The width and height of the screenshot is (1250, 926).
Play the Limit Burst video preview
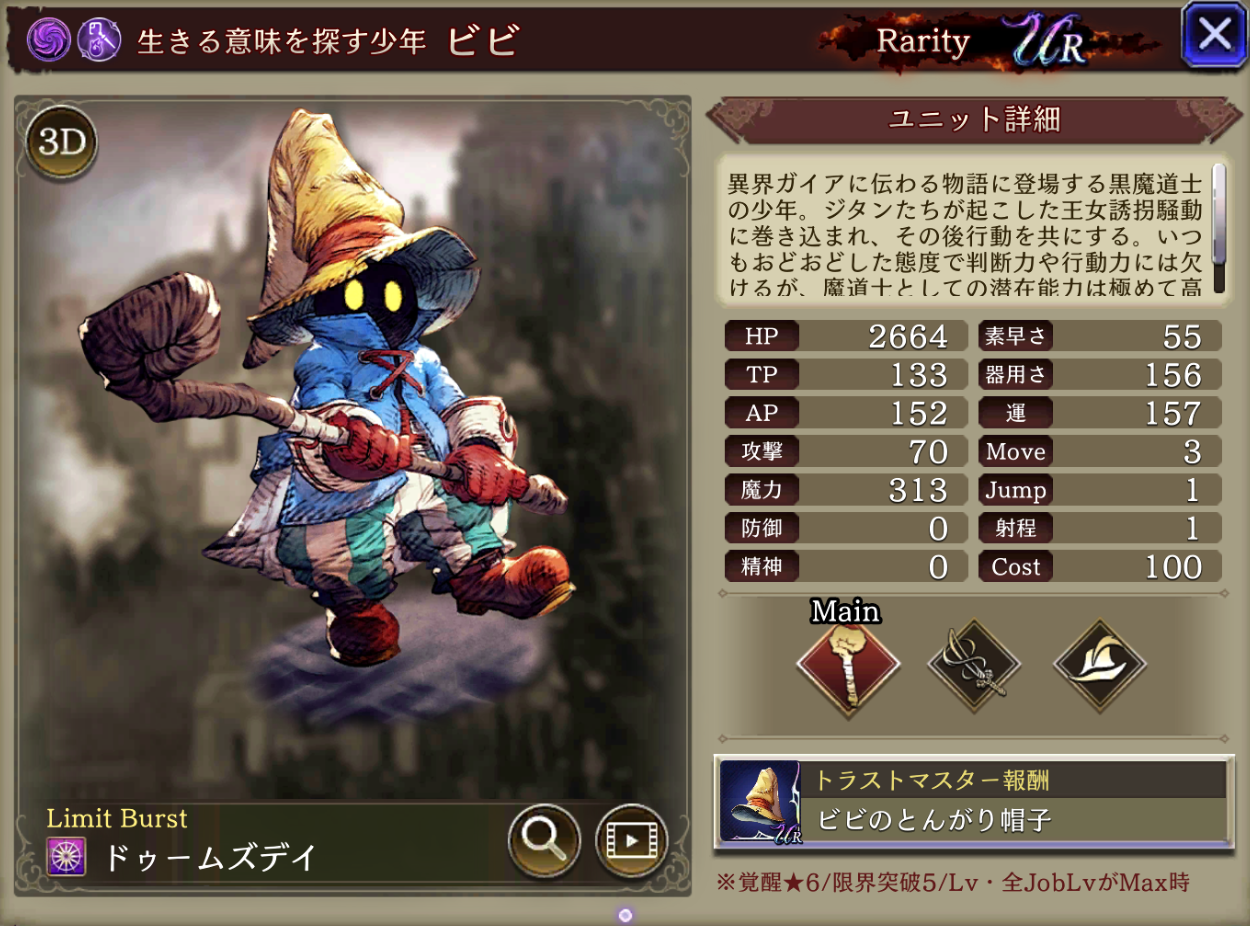[631, 841]
